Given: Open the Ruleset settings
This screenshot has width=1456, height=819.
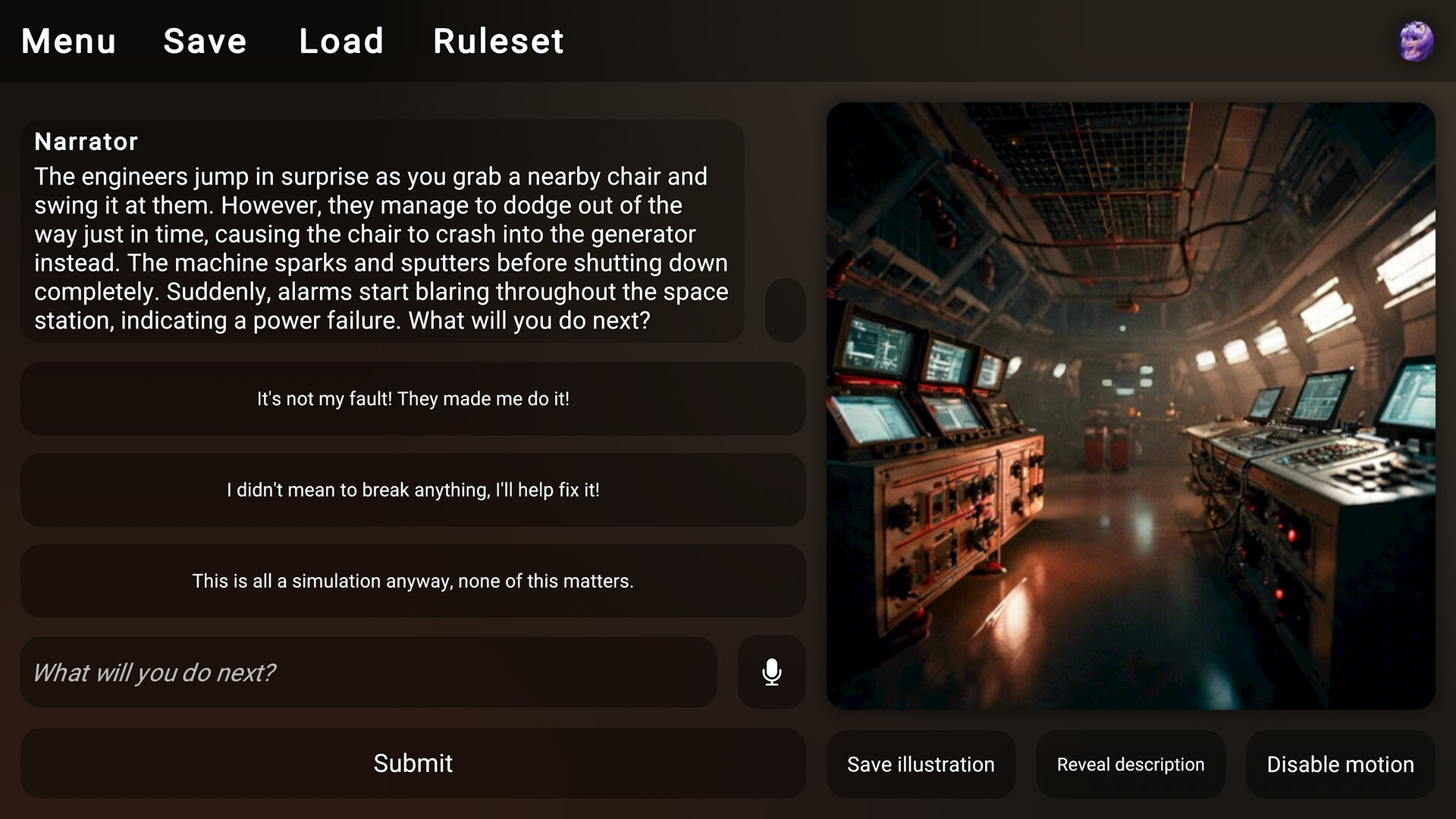Looking at the screenshot, I should [x=498, y=41].
